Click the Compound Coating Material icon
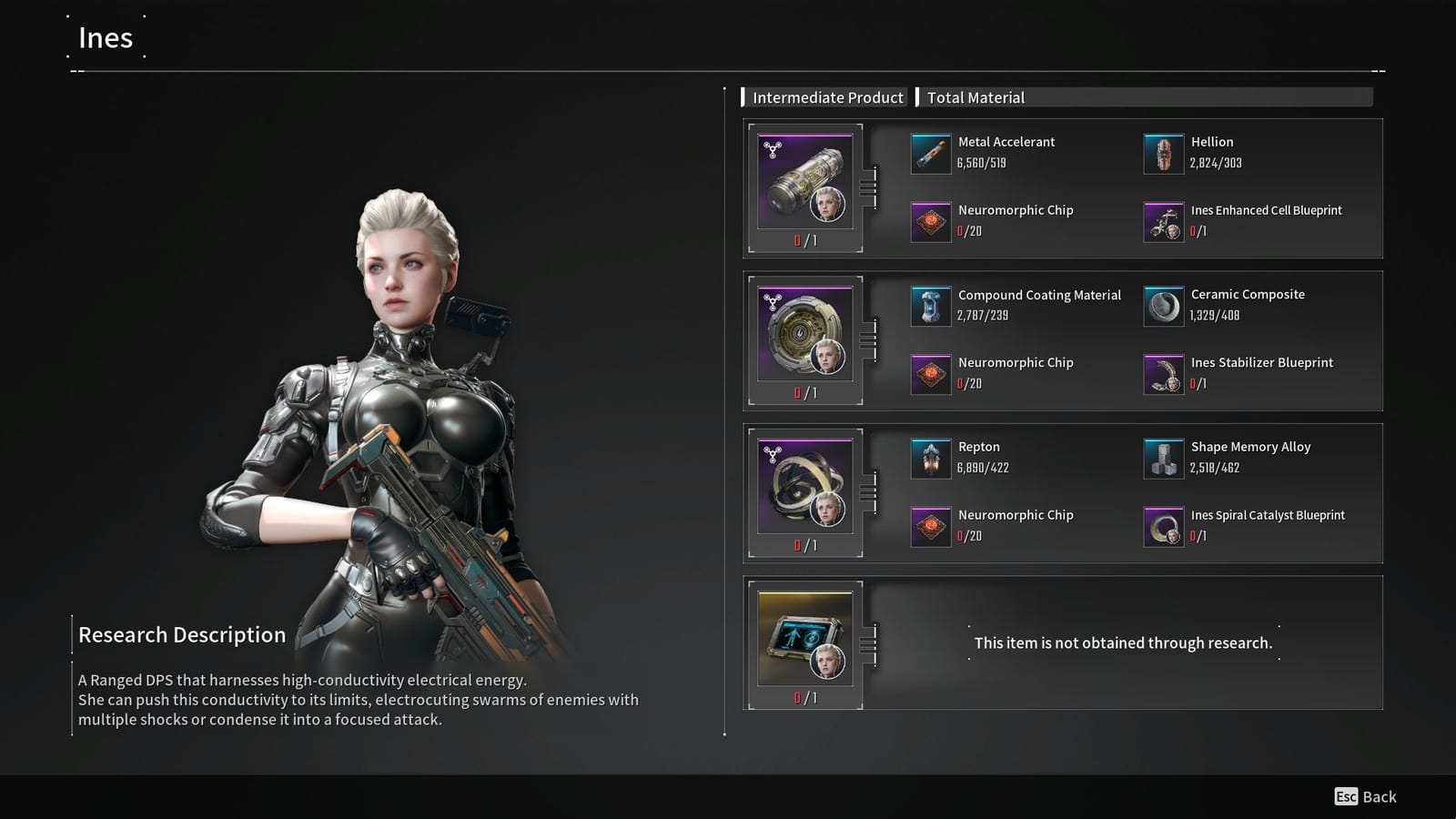This screenshot has height=819, width=1456. [930, 306]
